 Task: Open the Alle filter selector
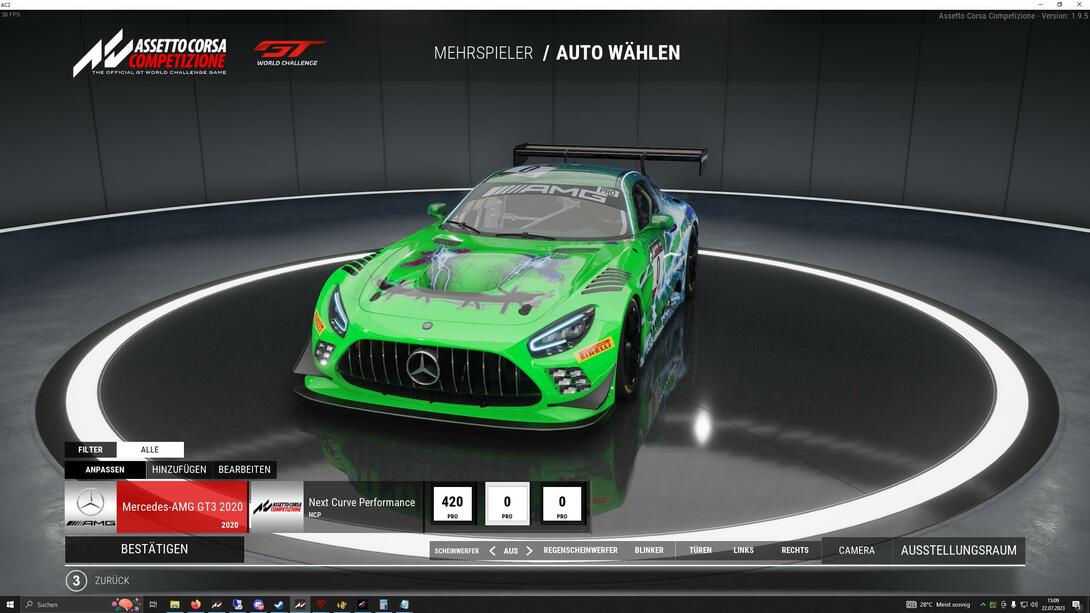(x=150, y=450)
